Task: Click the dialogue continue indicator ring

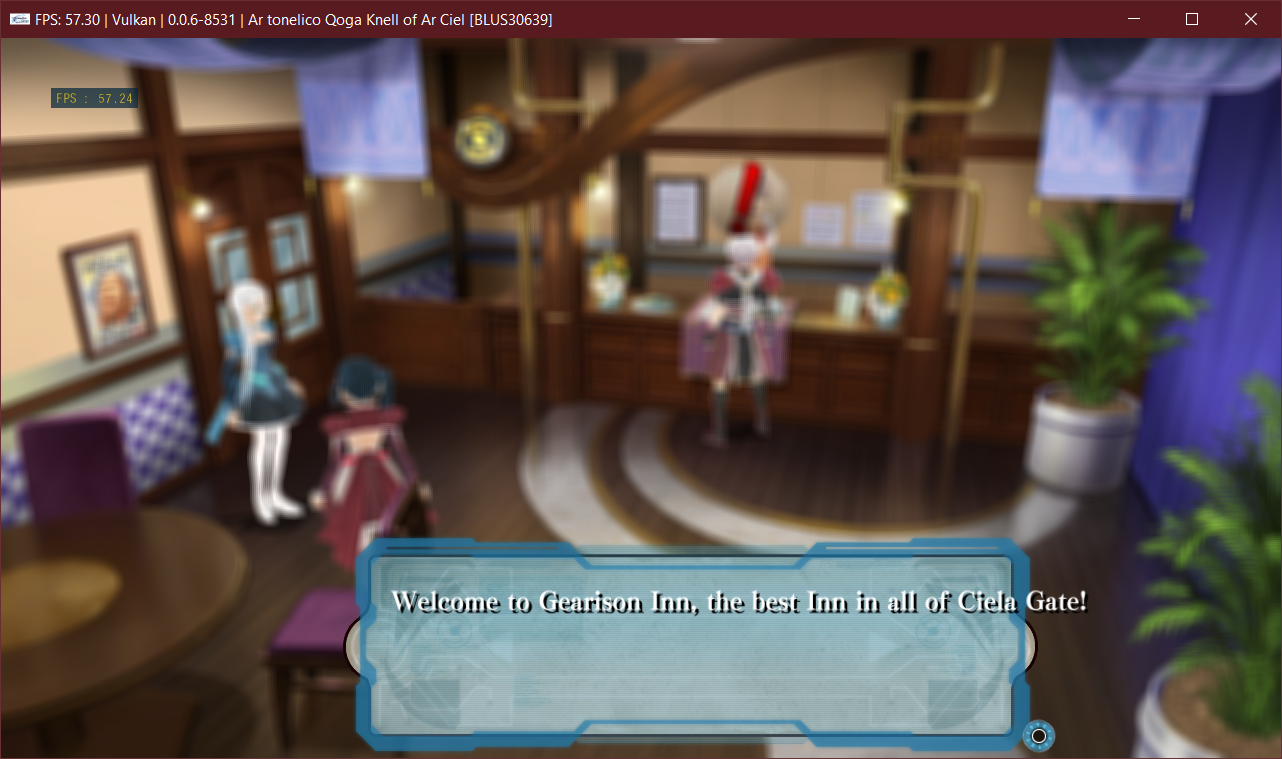Action: tap(1038, 736)
